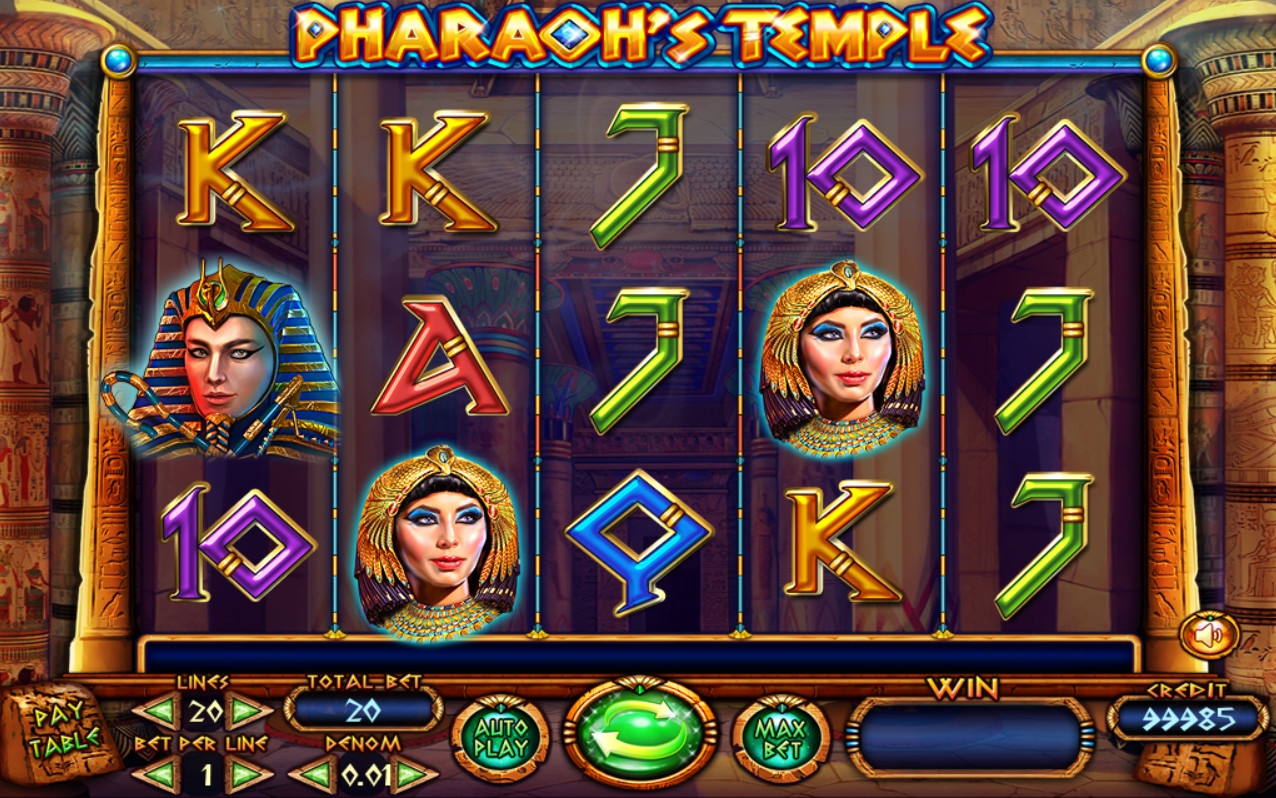1276x798 pixels.
Task: Open the Pay Table
Action: pos(64,731)
